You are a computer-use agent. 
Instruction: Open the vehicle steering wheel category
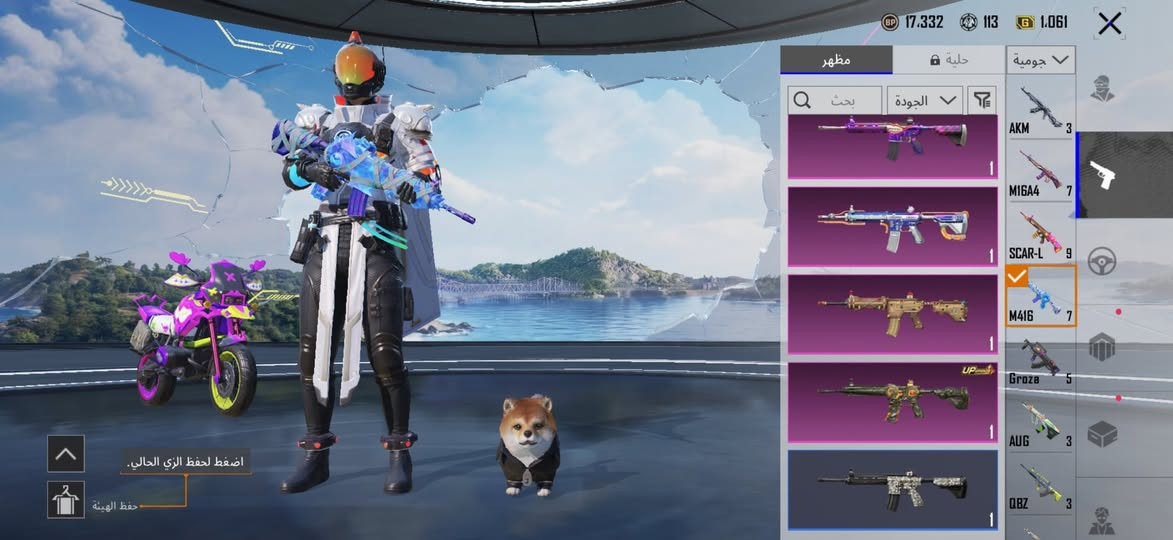[x=1102, y=260]
